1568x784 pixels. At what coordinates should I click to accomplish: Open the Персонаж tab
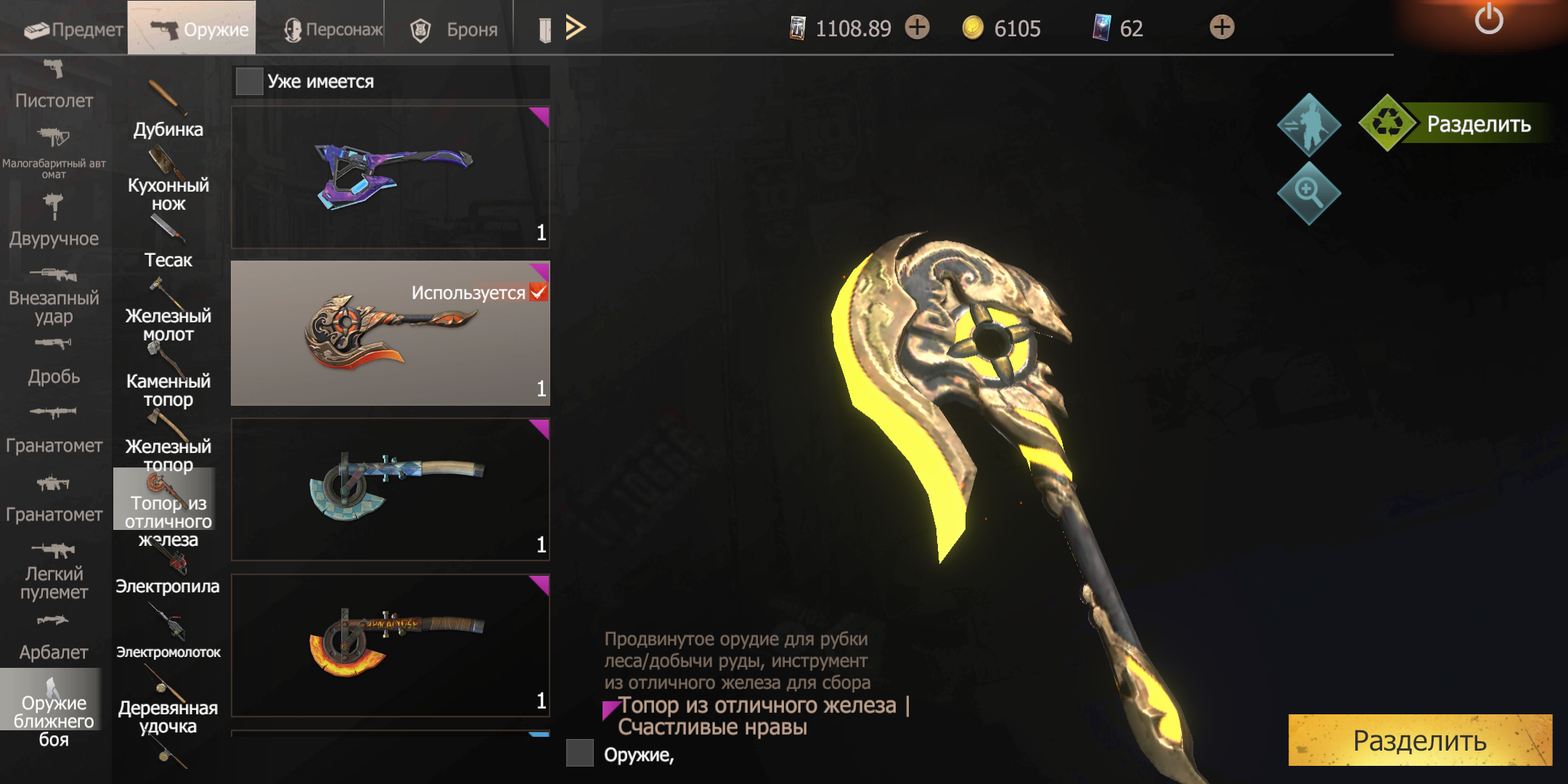333,29
